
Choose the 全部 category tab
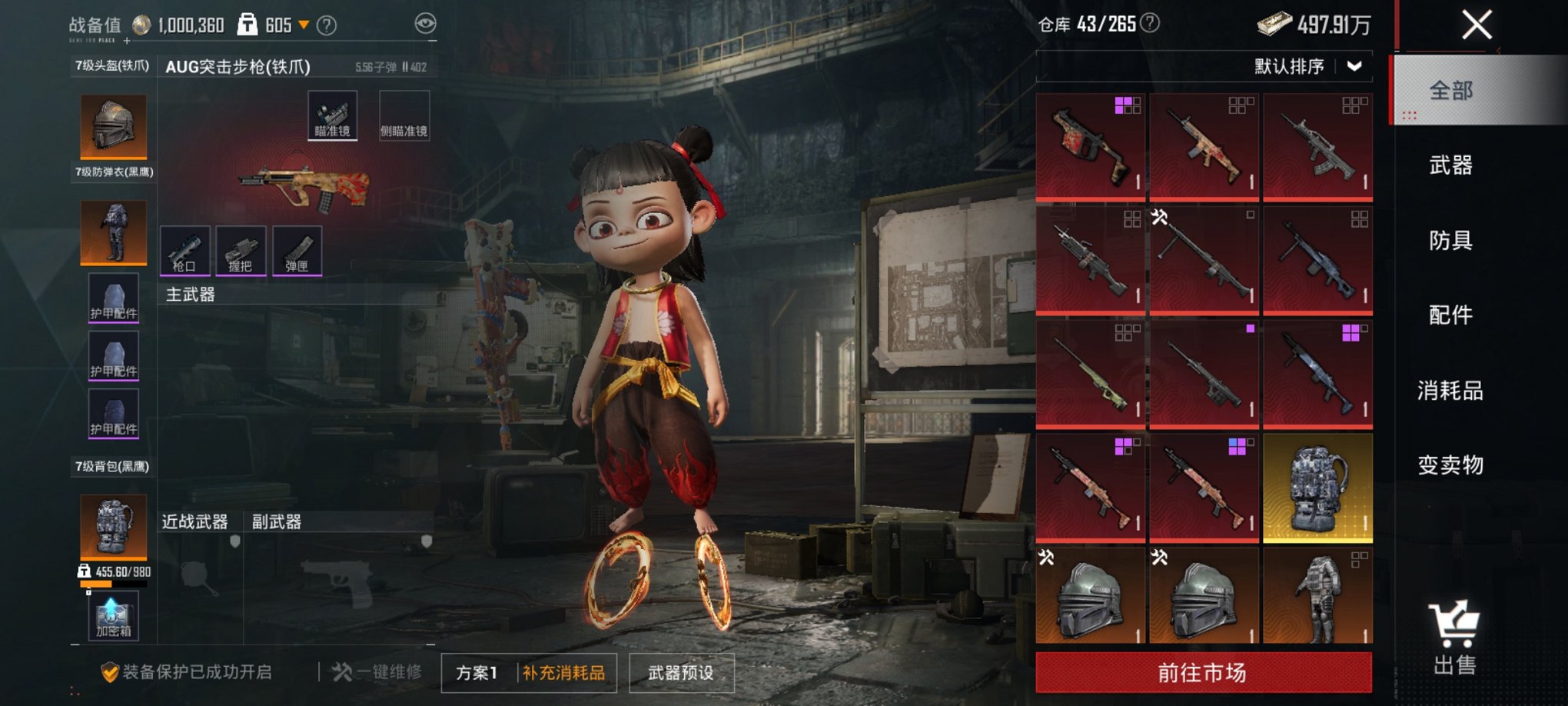(1450, 91)
